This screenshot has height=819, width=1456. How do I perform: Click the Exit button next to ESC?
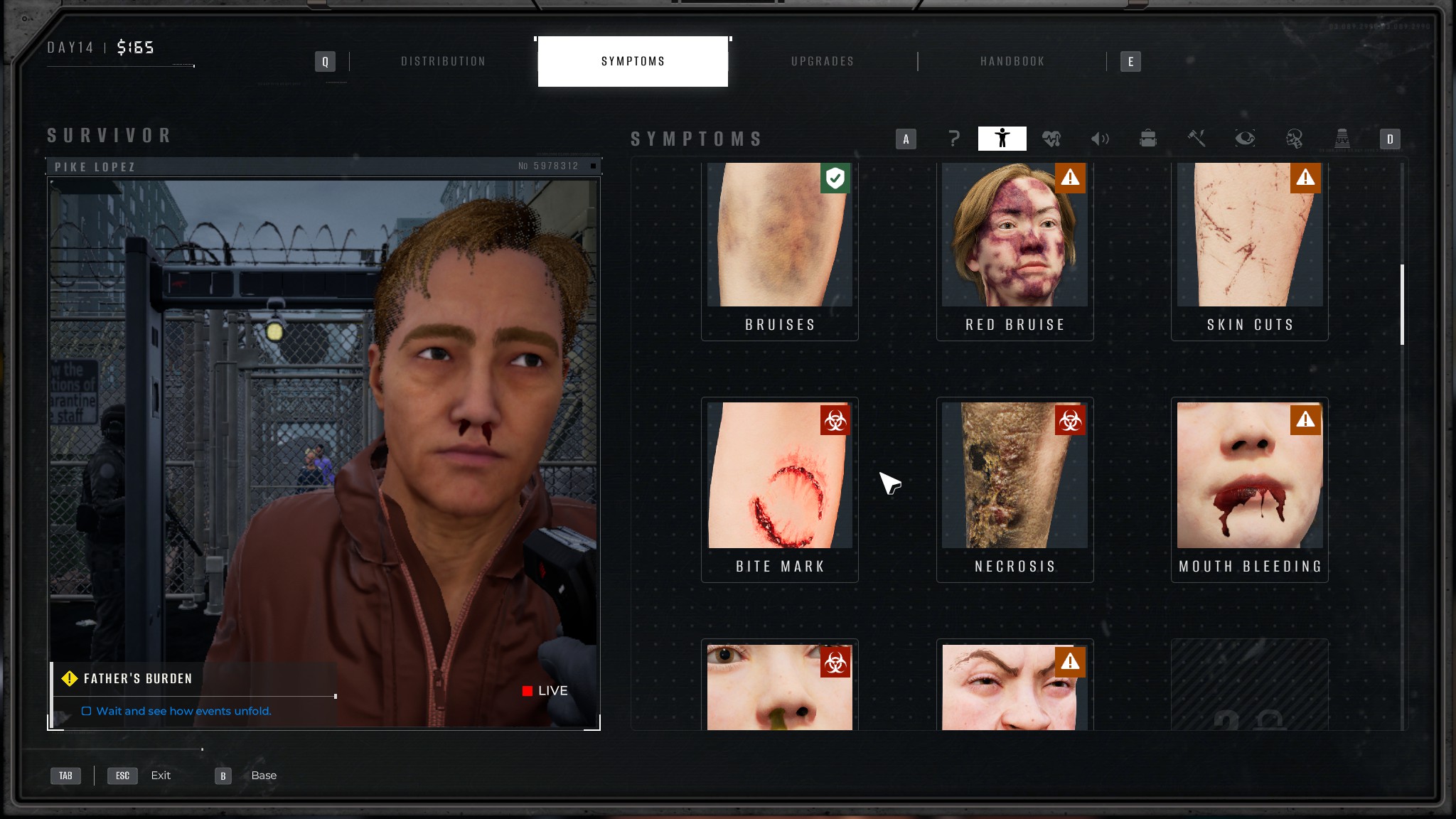(161, 775)
